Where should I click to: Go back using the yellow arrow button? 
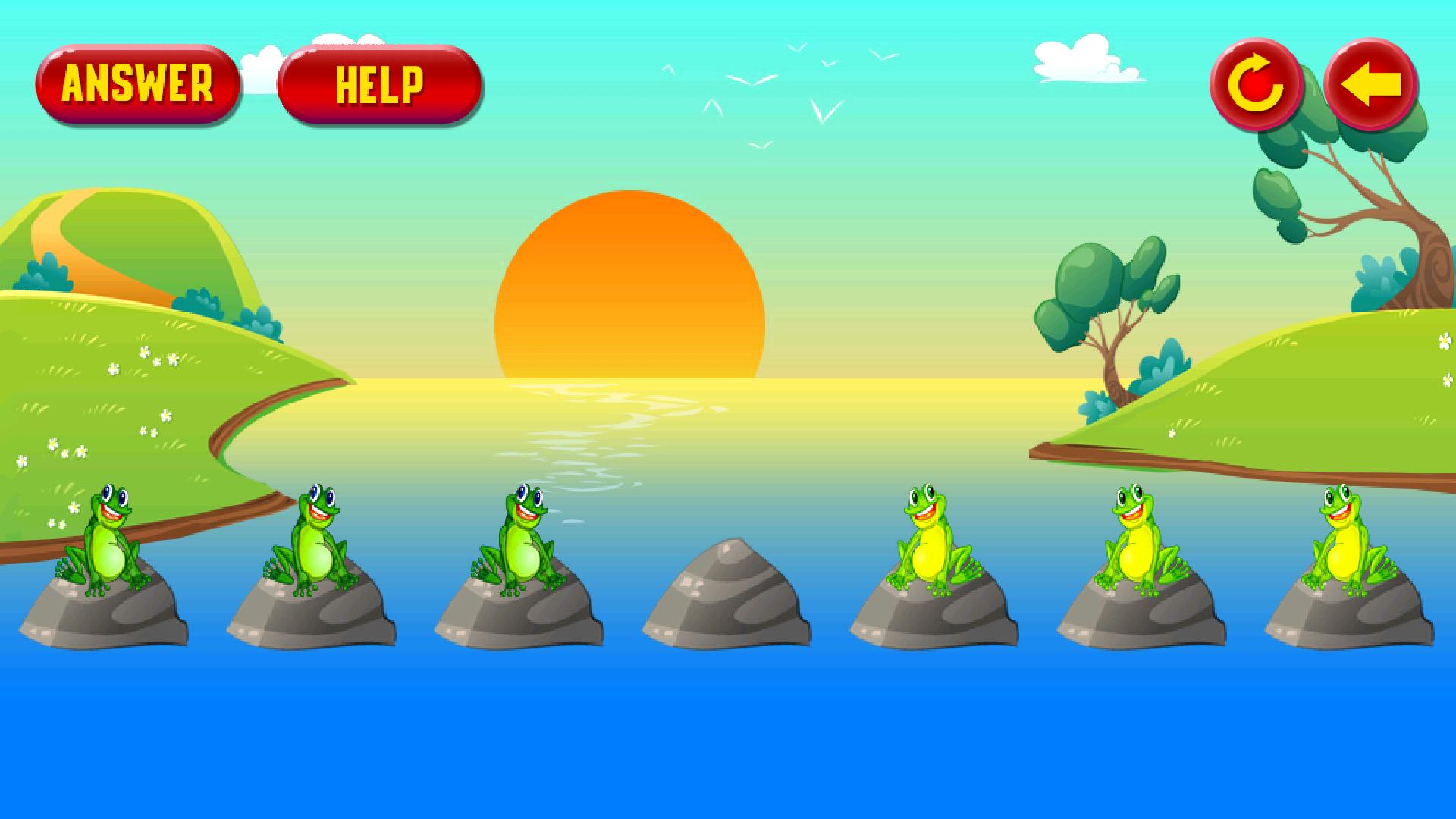(1370, 83)
